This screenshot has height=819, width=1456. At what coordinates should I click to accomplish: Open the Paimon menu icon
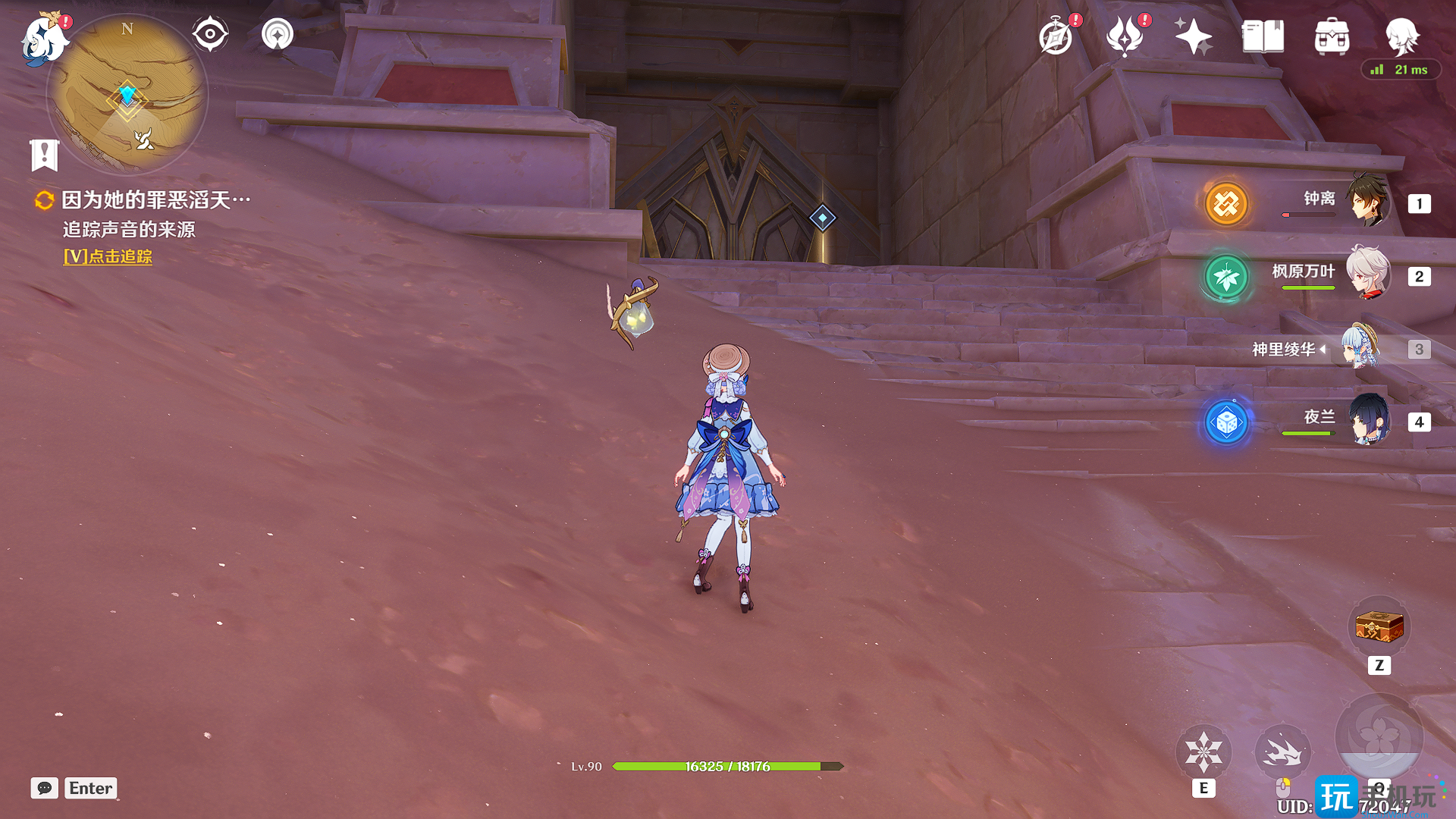coord(42,39)
